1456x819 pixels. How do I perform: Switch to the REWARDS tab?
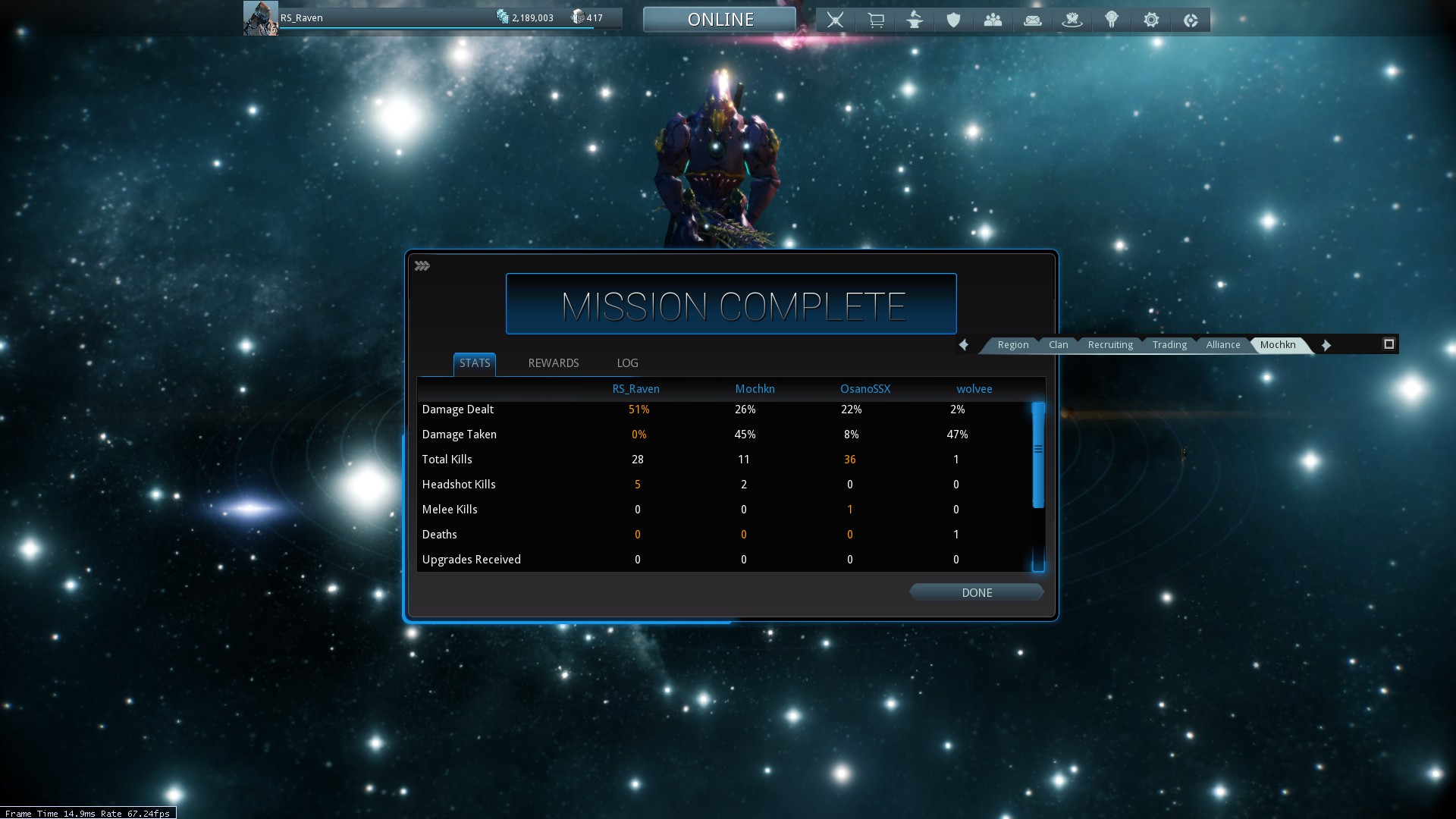(553, 363)
